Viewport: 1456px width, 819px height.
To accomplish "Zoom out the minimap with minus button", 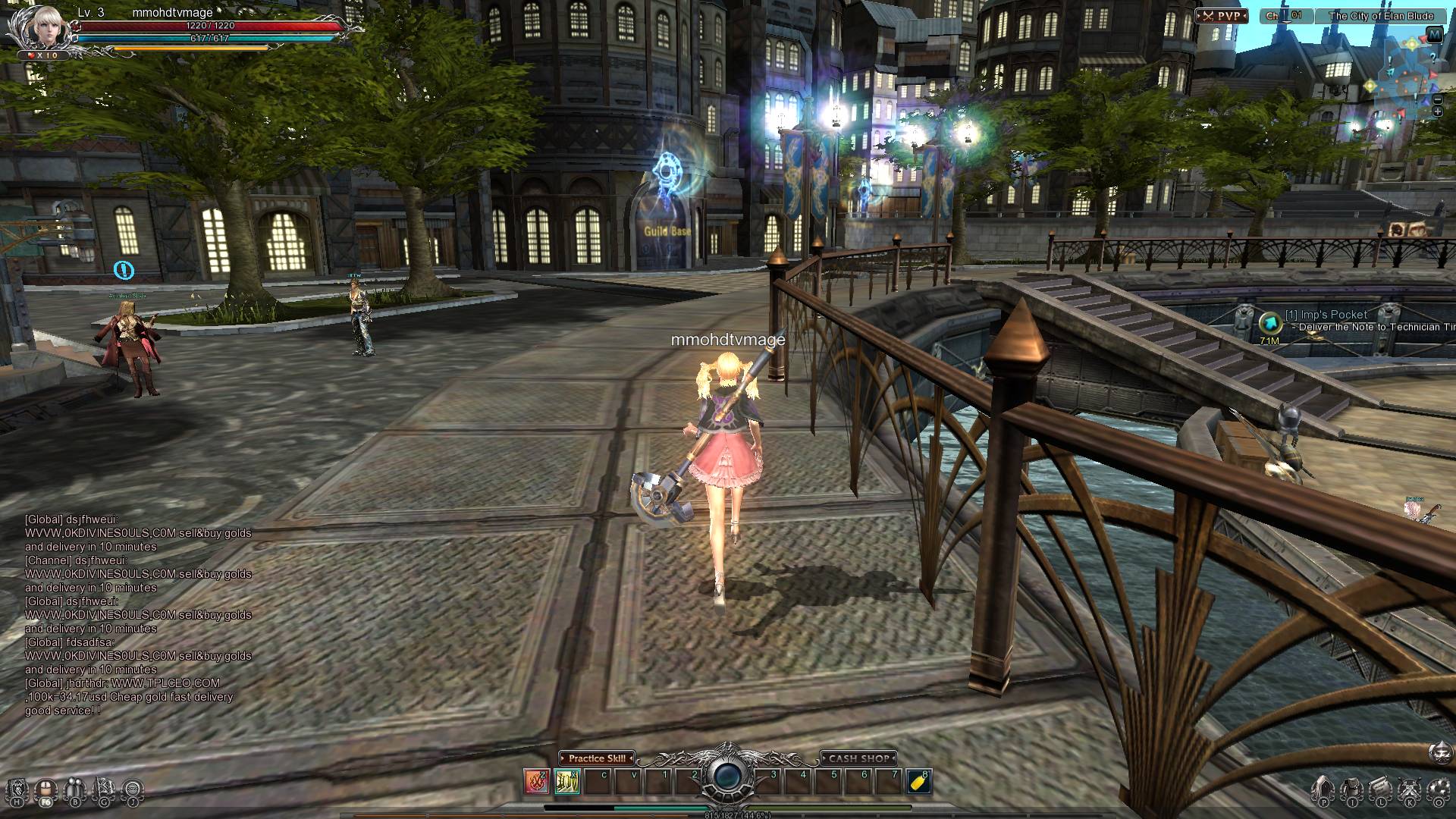I will coord(1437,100).
